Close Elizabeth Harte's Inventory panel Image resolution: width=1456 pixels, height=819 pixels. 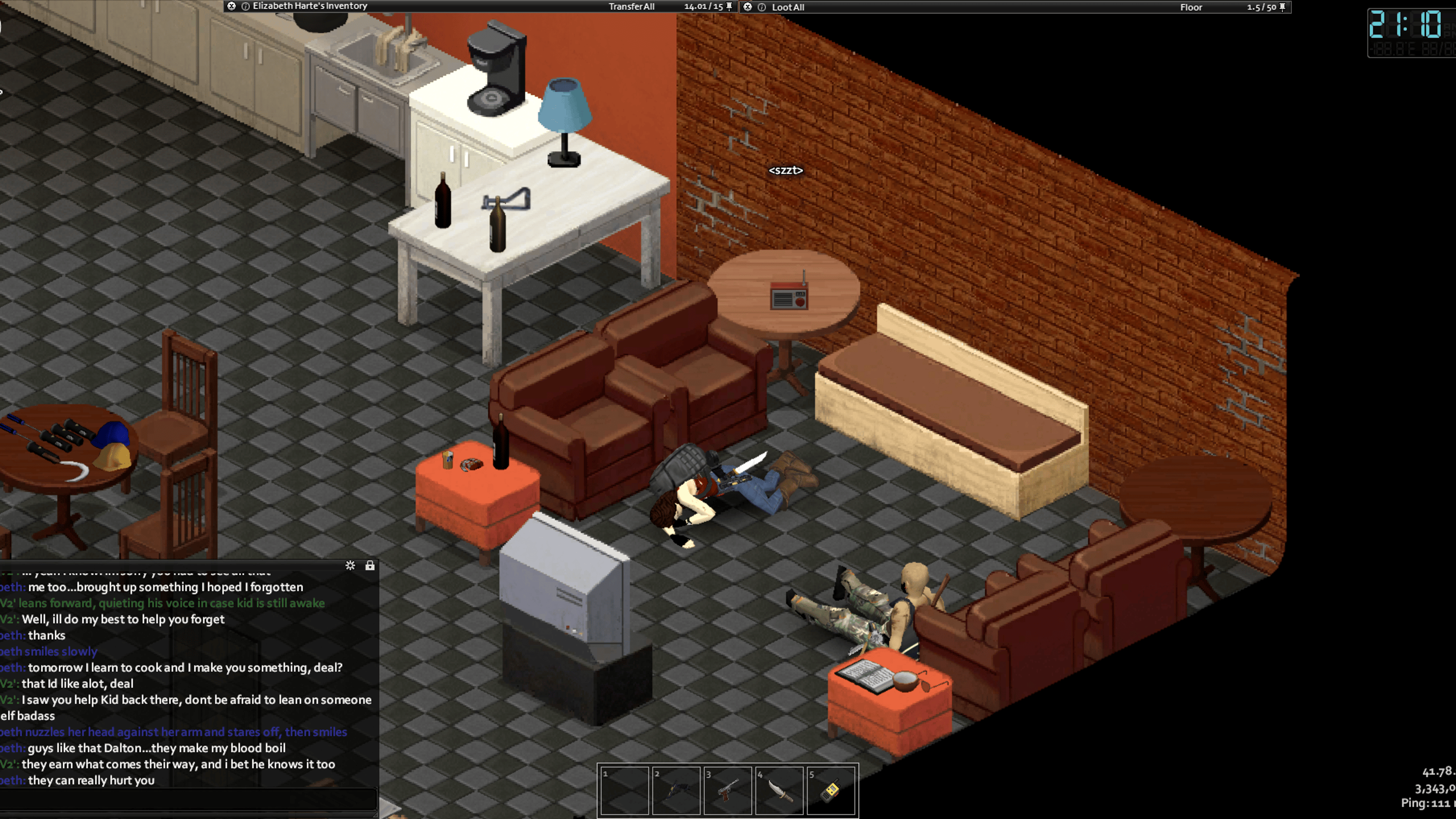pos(231,6)
